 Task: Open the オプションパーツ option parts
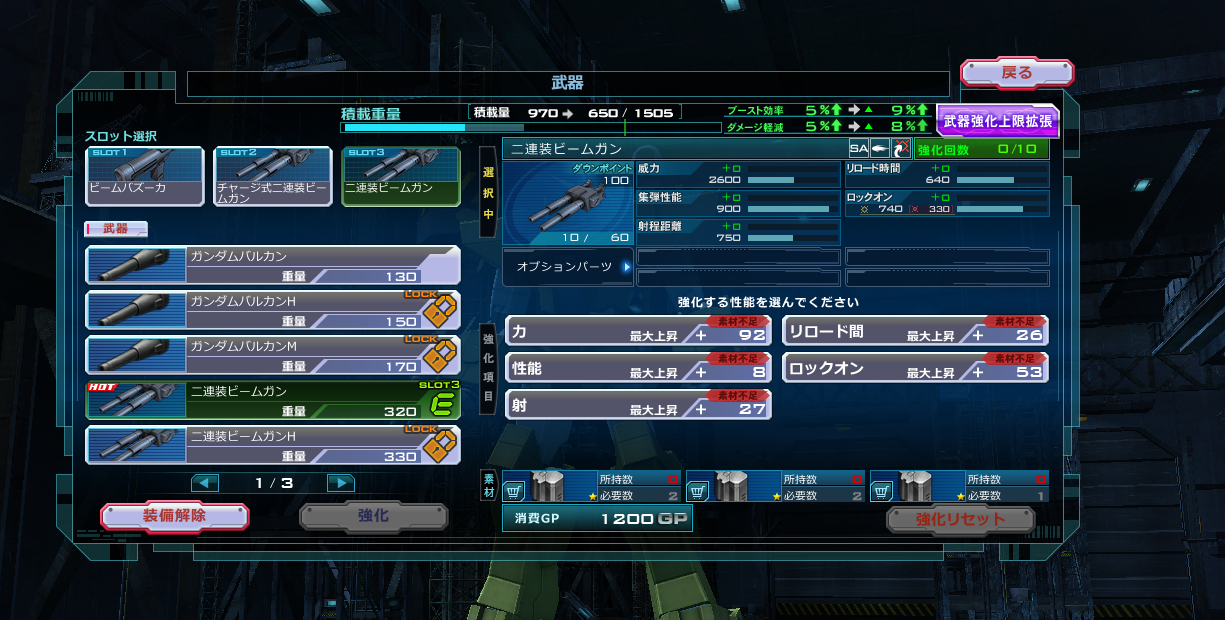pos(567,267)
